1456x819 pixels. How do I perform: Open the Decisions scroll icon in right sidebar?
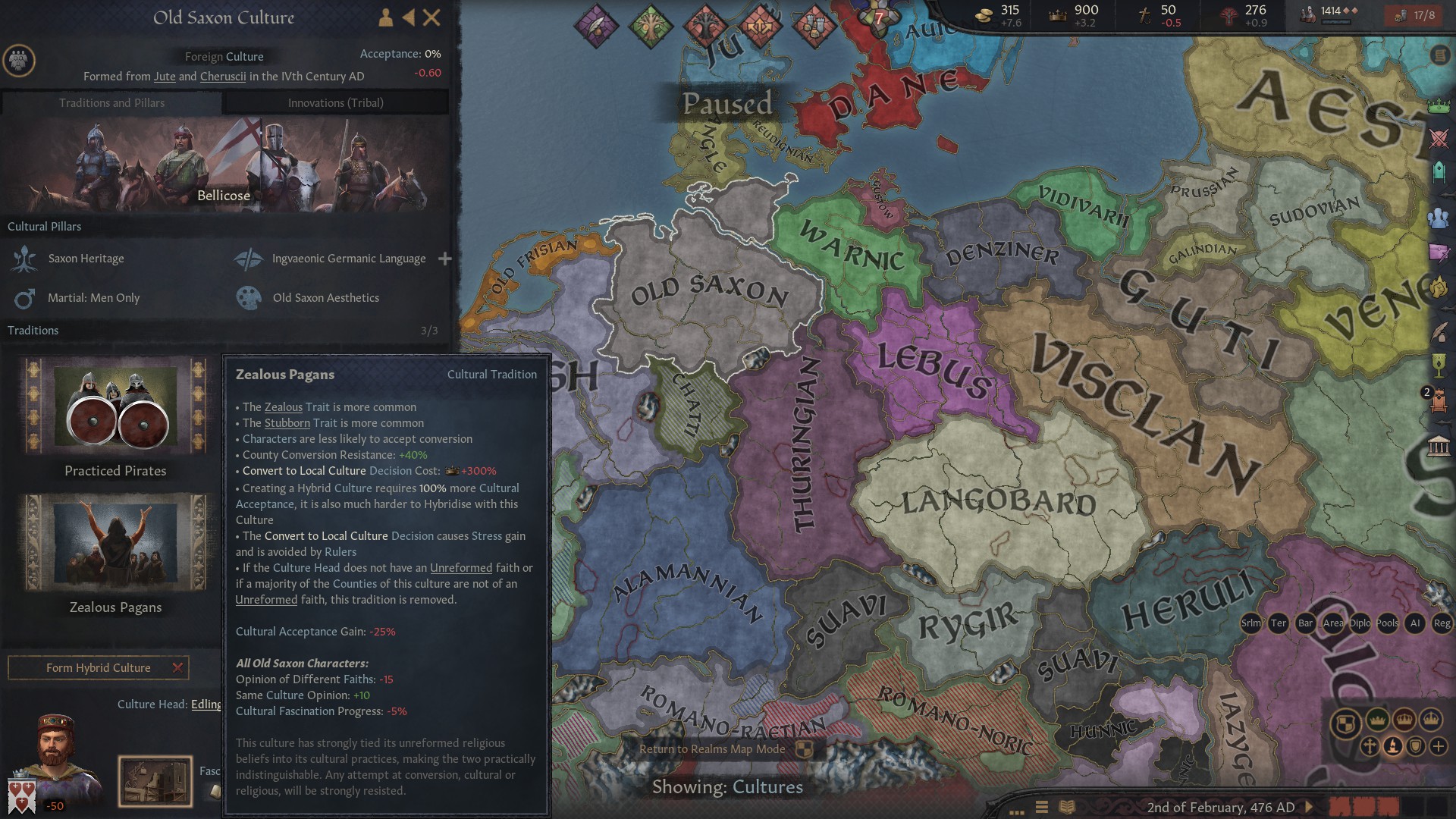(x=1439, y=55)
